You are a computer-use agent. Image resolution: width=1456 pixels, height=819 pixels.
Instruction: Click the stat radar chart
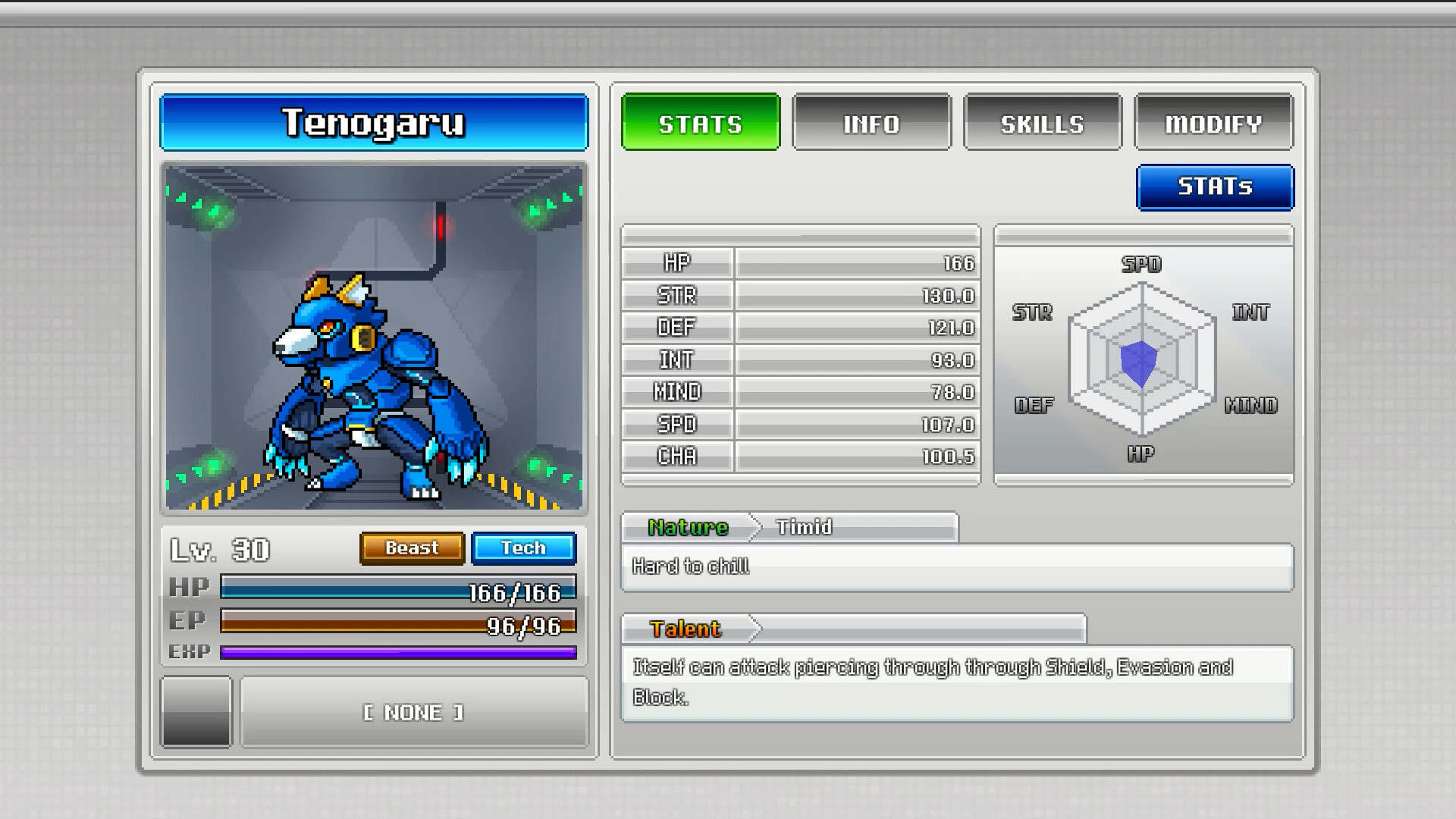[1141, 364]
